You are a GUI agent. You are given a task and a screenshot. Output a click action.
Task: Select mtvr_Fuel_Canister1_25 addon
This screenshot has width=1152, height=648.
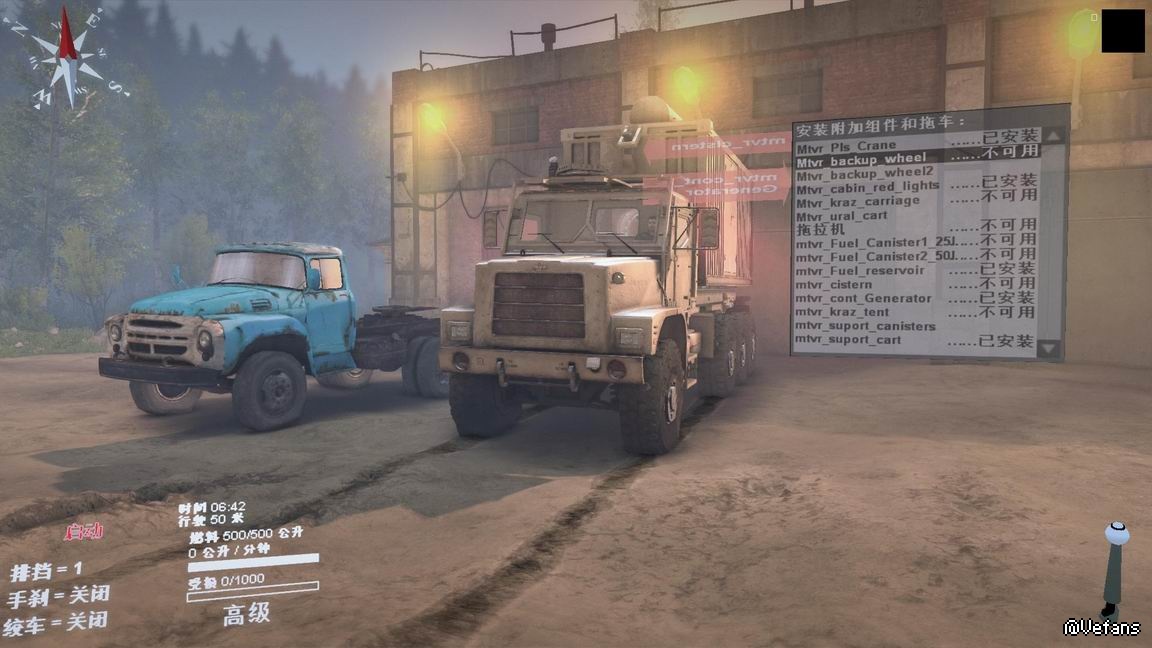point(915,242)
